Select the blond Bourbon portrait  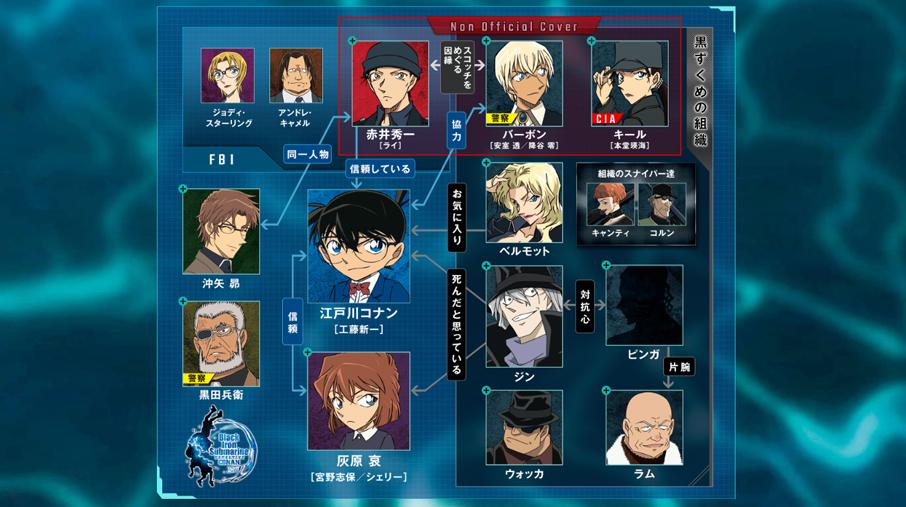(x=524, y=83)
